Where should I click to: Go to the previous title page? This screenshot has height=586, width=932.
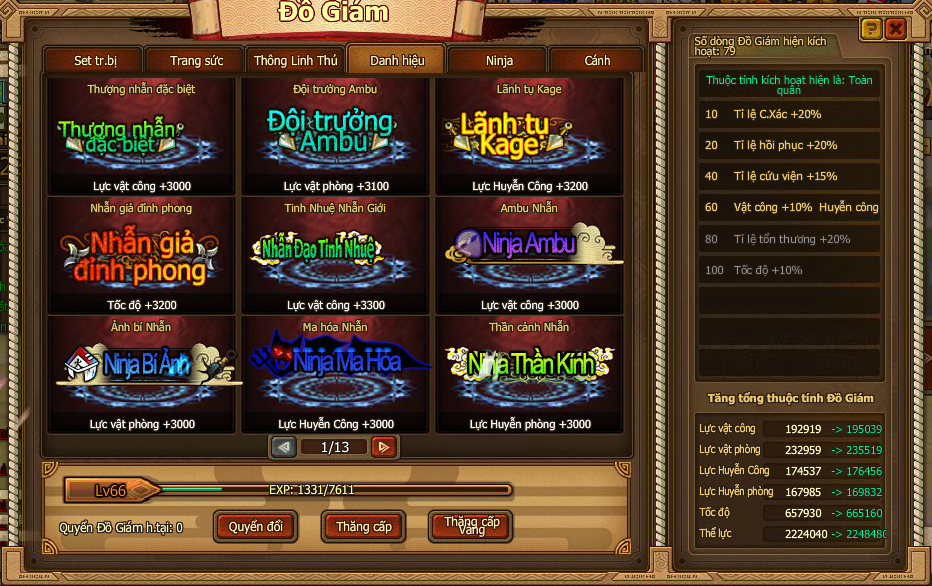coord(284,447)
